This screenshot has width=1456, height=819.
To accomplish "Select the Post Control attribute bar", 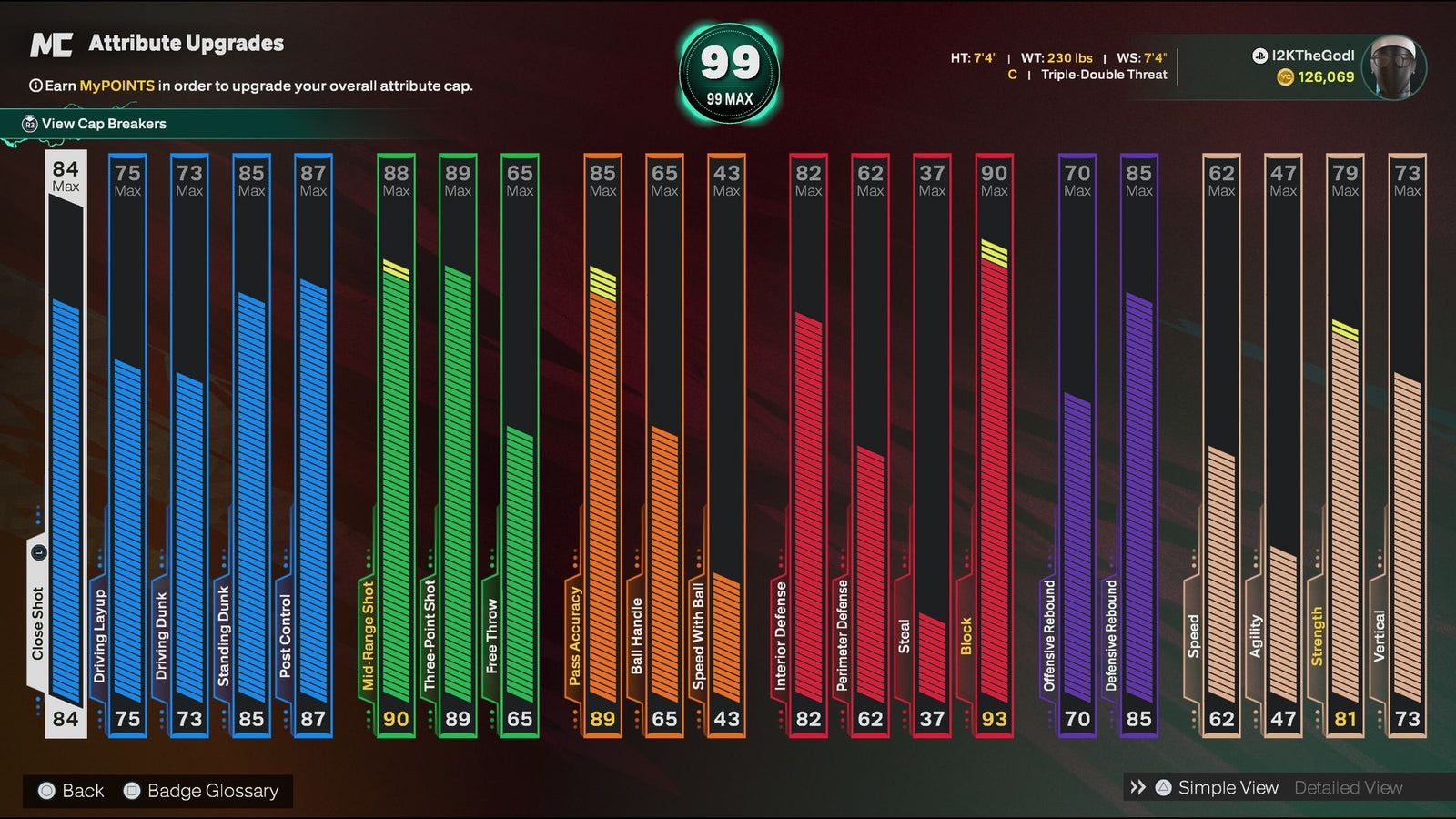I will [x=313, y=446].
